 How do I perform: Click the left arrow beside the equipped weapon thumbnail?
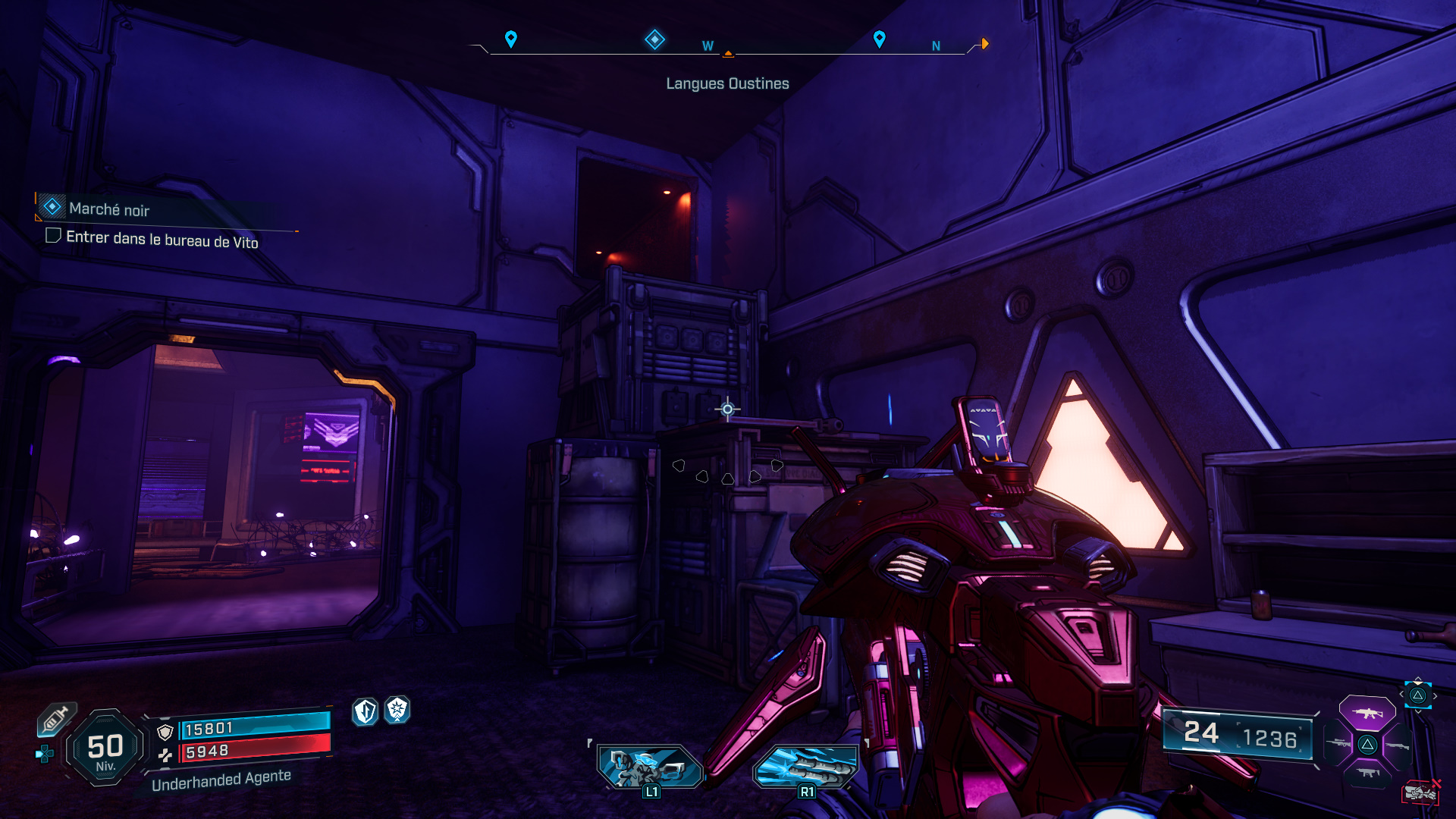(x=1401, y=694)
